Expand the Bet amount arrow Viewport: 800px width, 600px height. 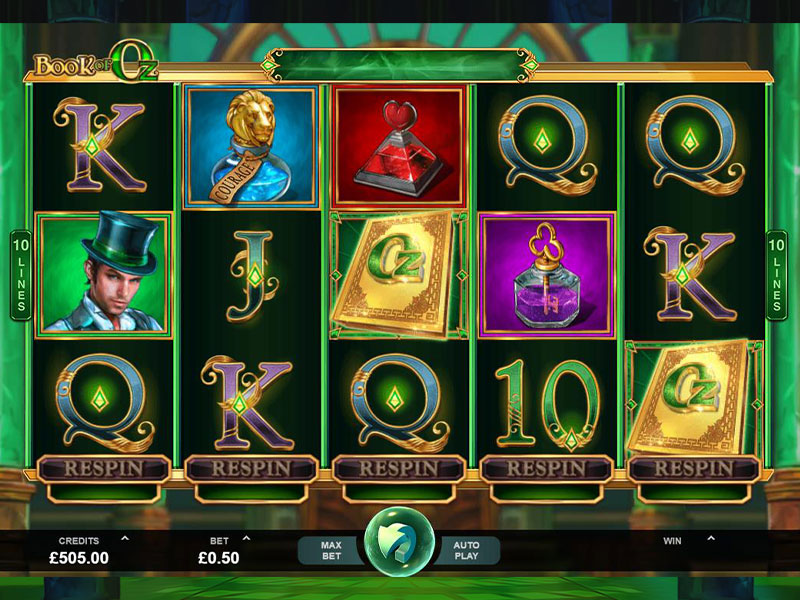(246, 538)
